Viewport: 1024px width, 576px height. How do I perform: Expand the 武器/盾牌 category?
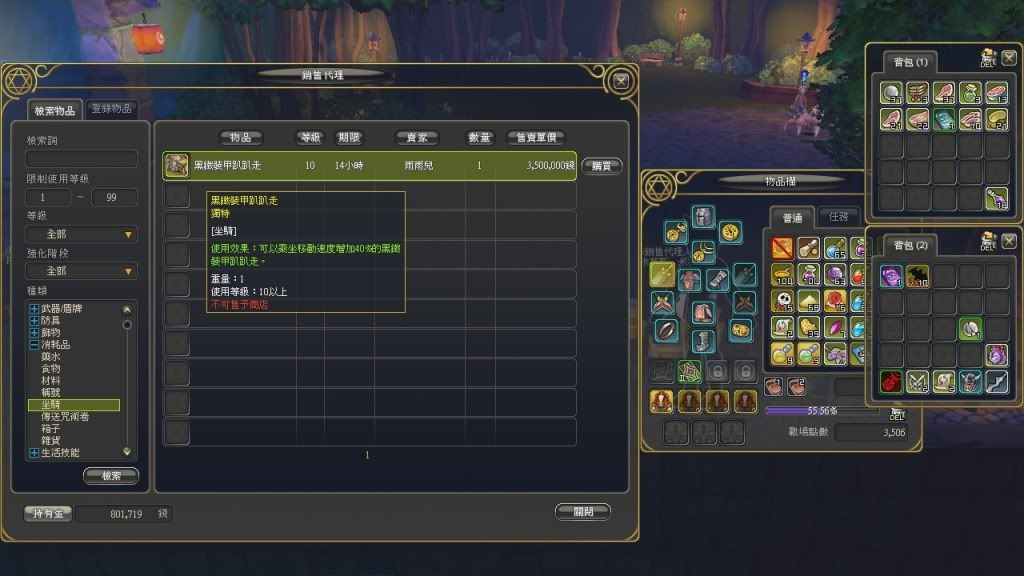[x=35, y=309]
